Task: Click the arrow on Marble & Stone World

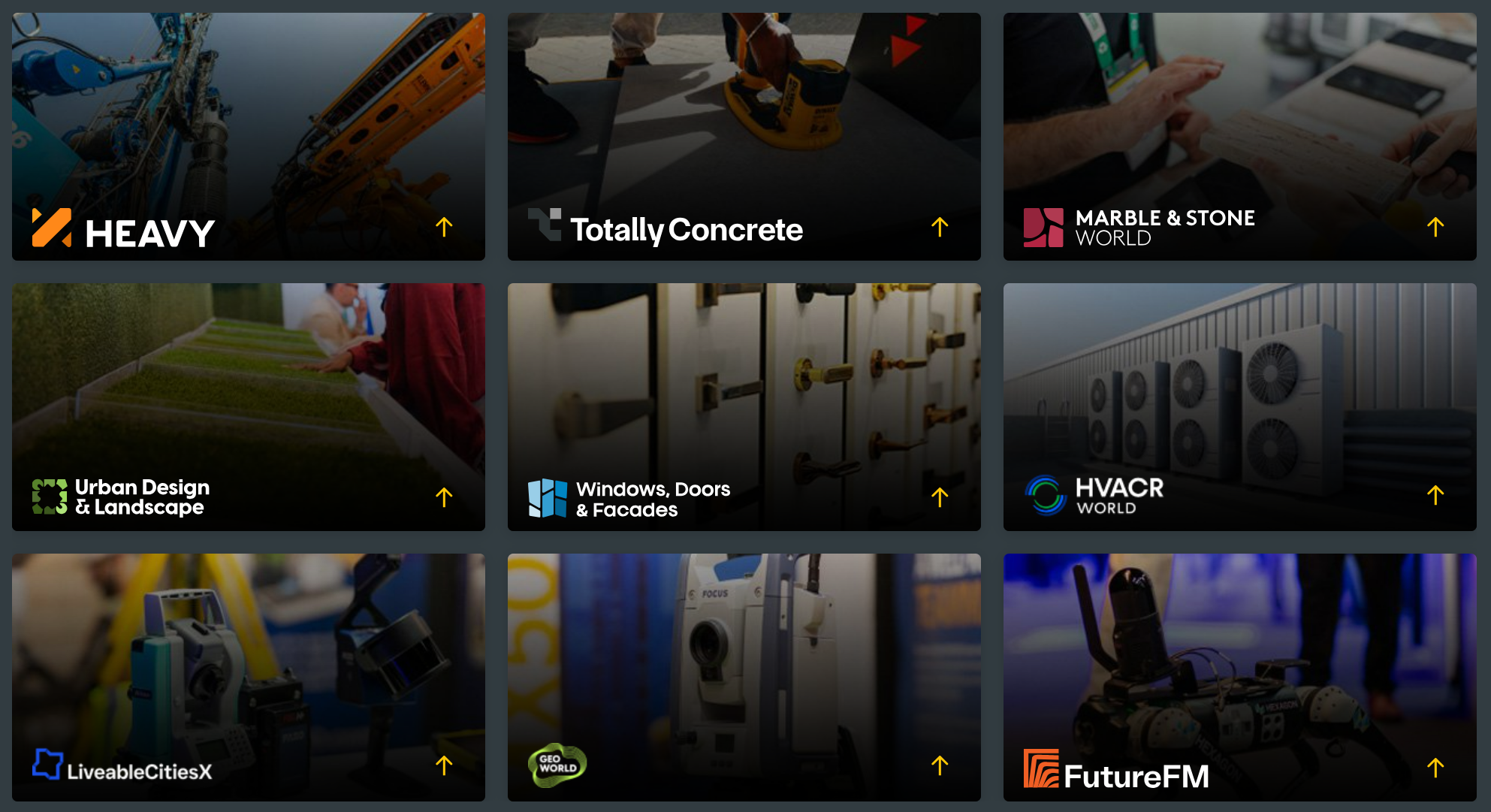Action: [x=1435, y=227]
